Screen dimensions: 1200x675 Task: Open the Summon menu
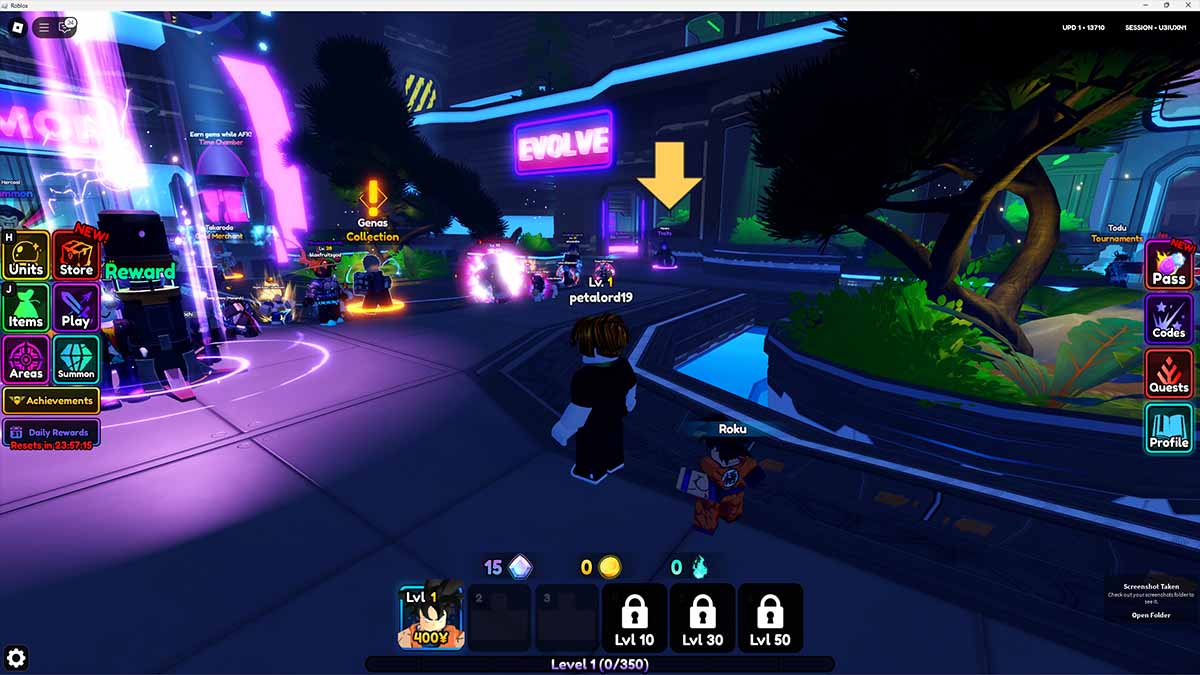76,360
